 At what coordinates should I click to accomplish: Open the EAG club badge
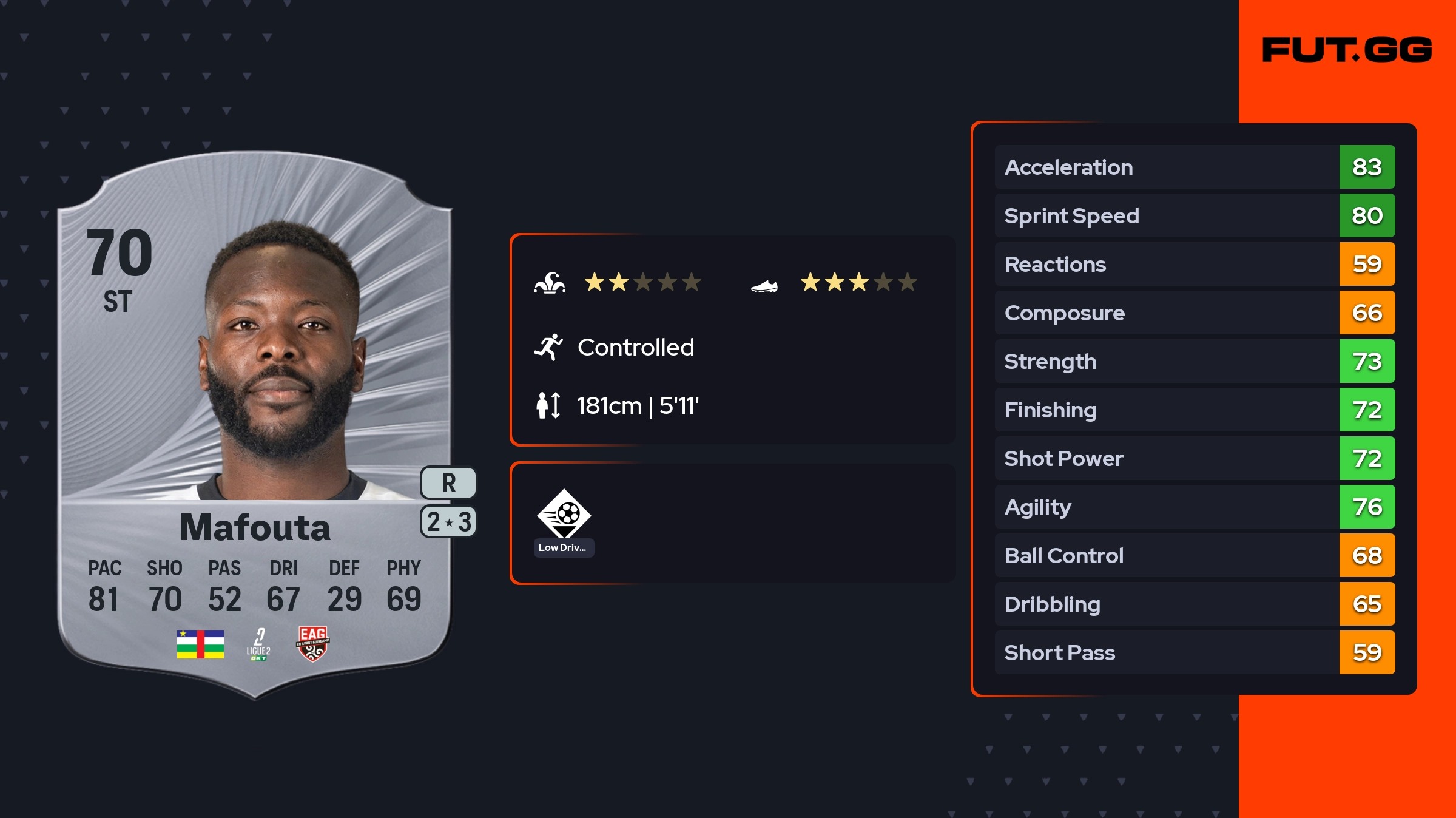(x=312, y=643)
